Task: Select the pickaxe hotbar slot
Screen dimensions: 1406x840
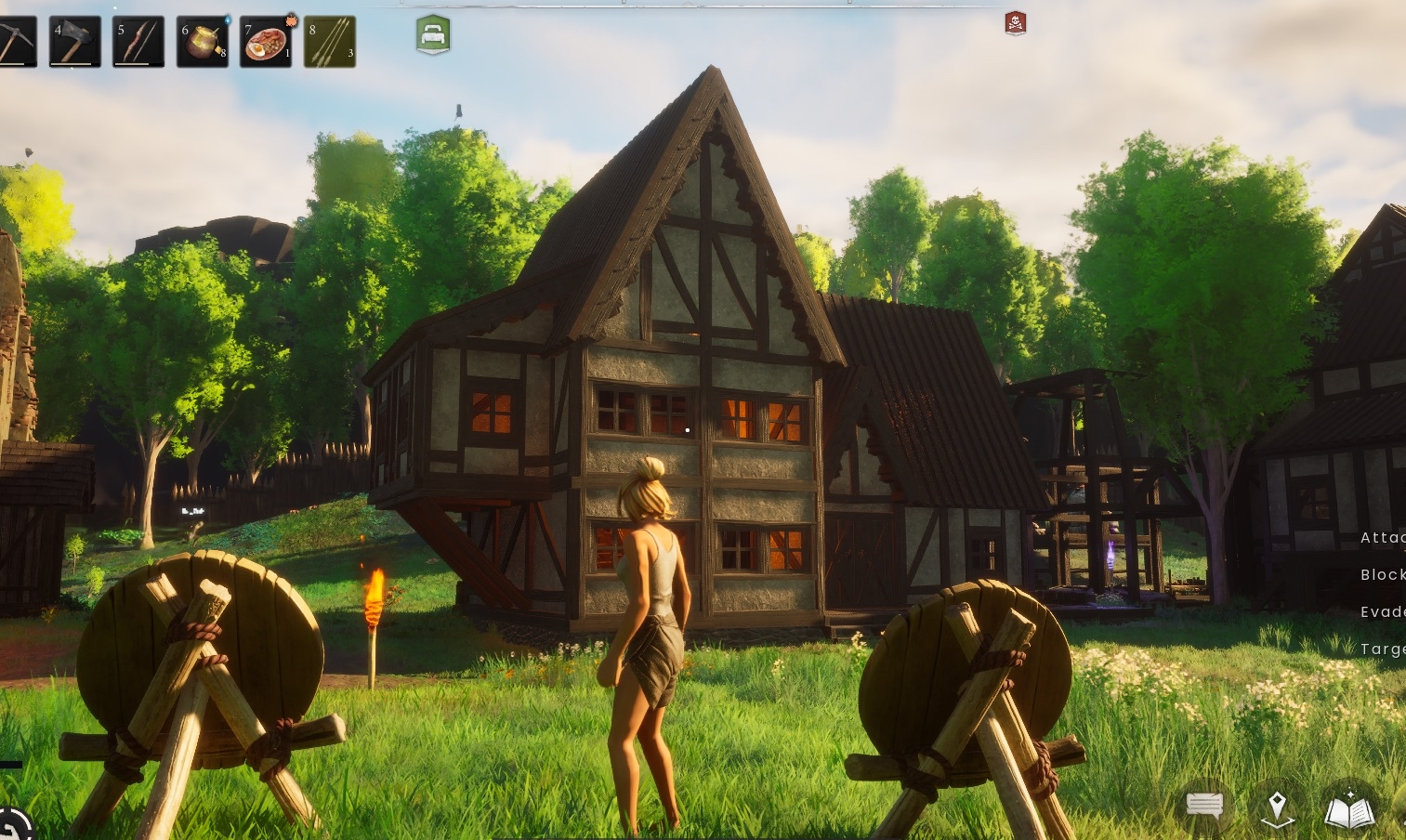Action: 15,42
